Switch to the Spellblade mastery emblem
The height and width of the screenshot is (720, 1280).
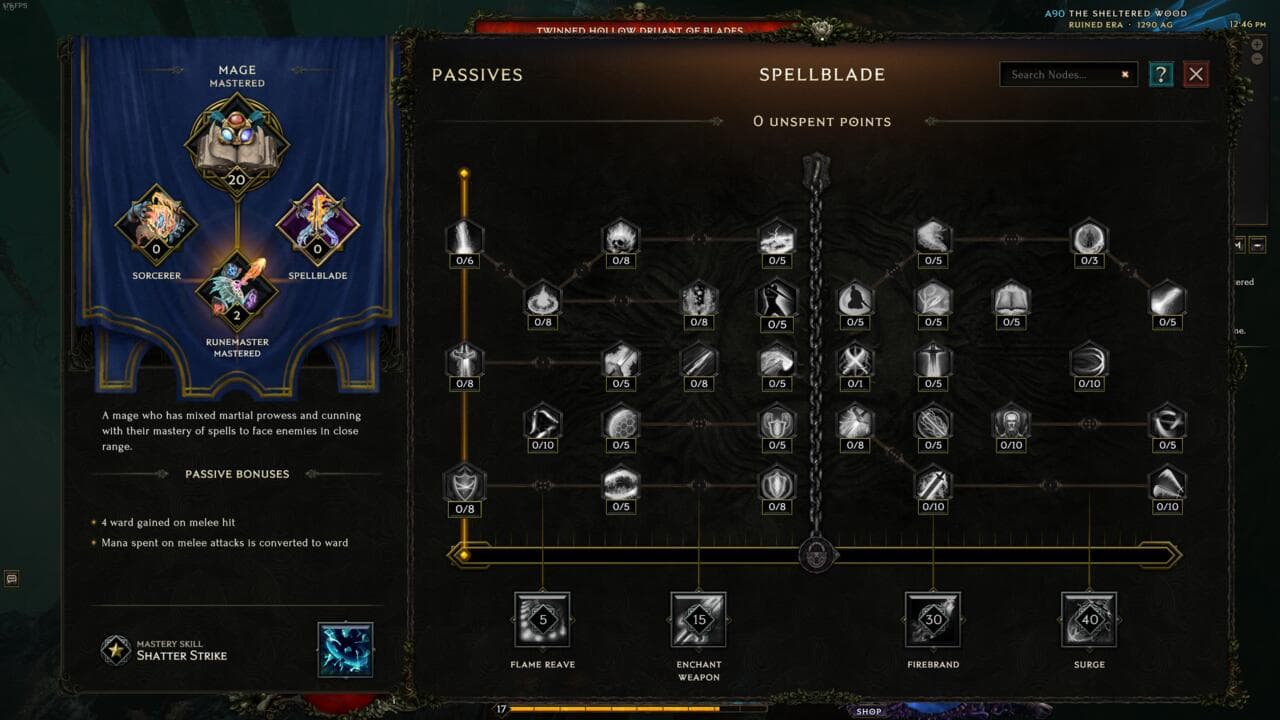[x=317, y=224]
